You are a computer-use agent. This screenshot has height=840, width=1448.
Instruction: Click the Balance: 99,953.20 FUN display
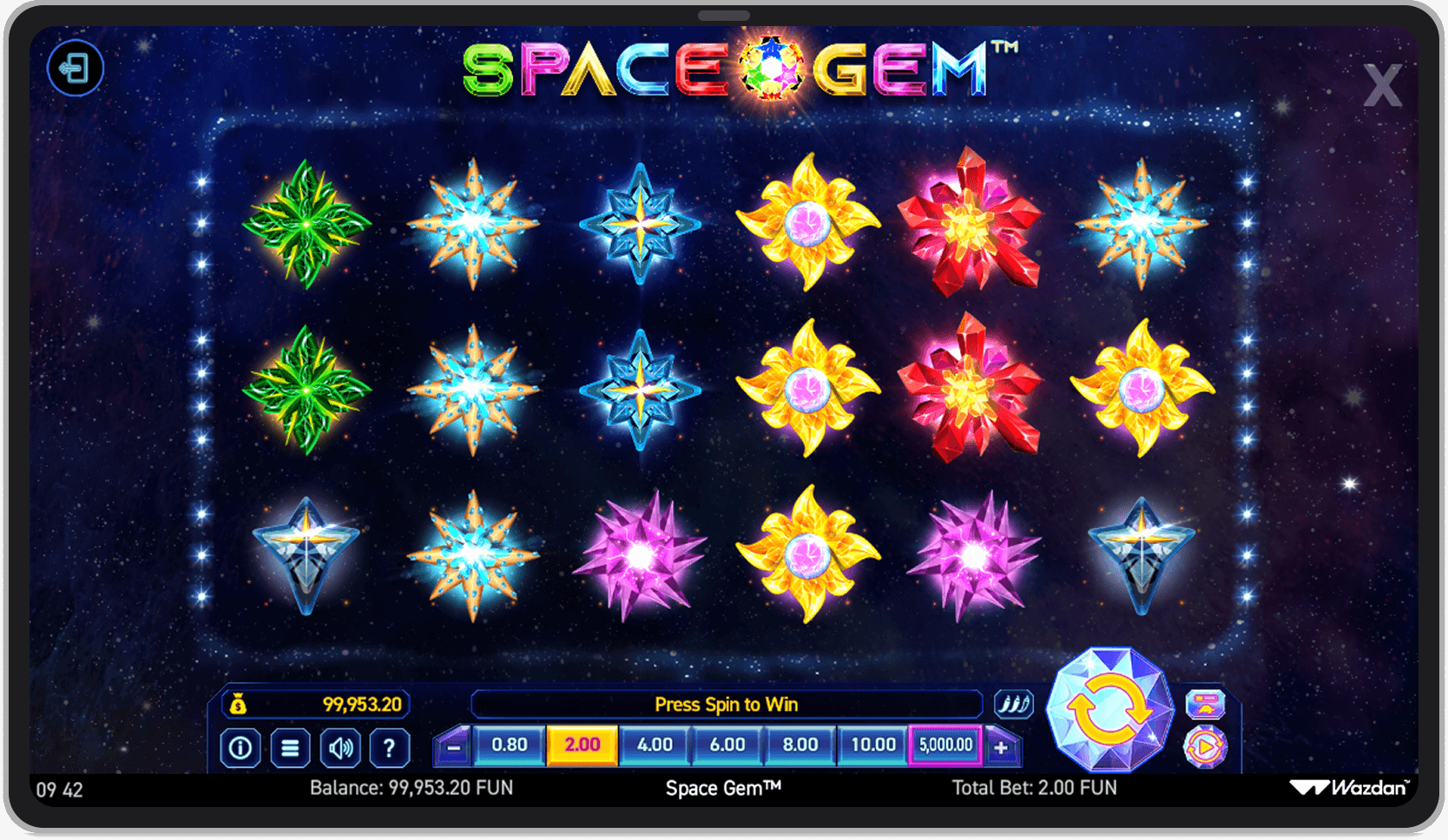click(x=411, y=787)
